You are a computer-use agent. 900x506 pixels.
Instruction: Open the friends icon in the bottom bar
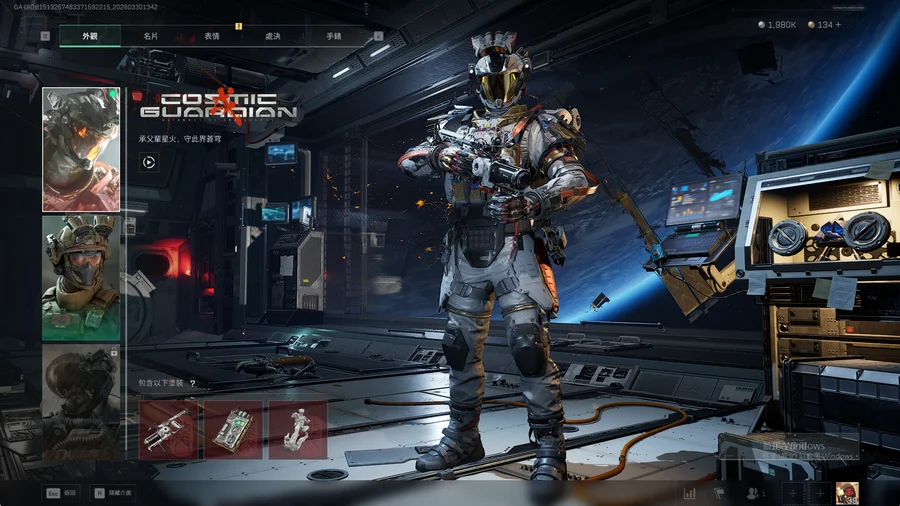[752, 493]
